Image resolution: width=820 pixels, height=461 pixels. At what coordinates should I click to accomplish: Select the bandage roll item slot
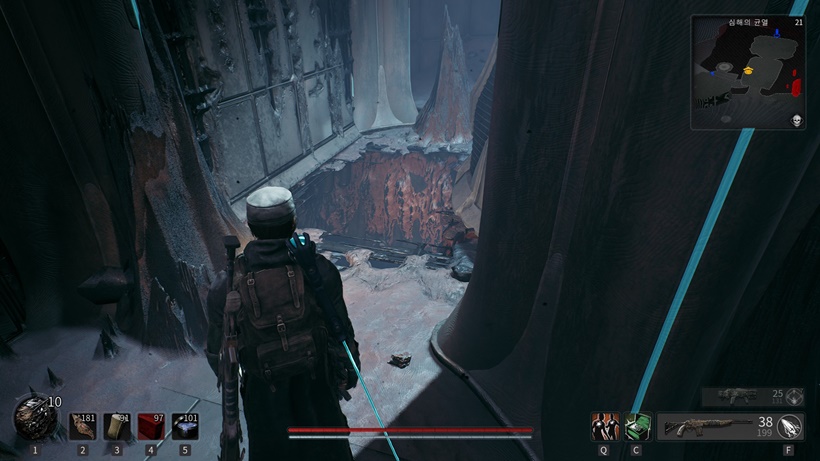pos(116,427)
